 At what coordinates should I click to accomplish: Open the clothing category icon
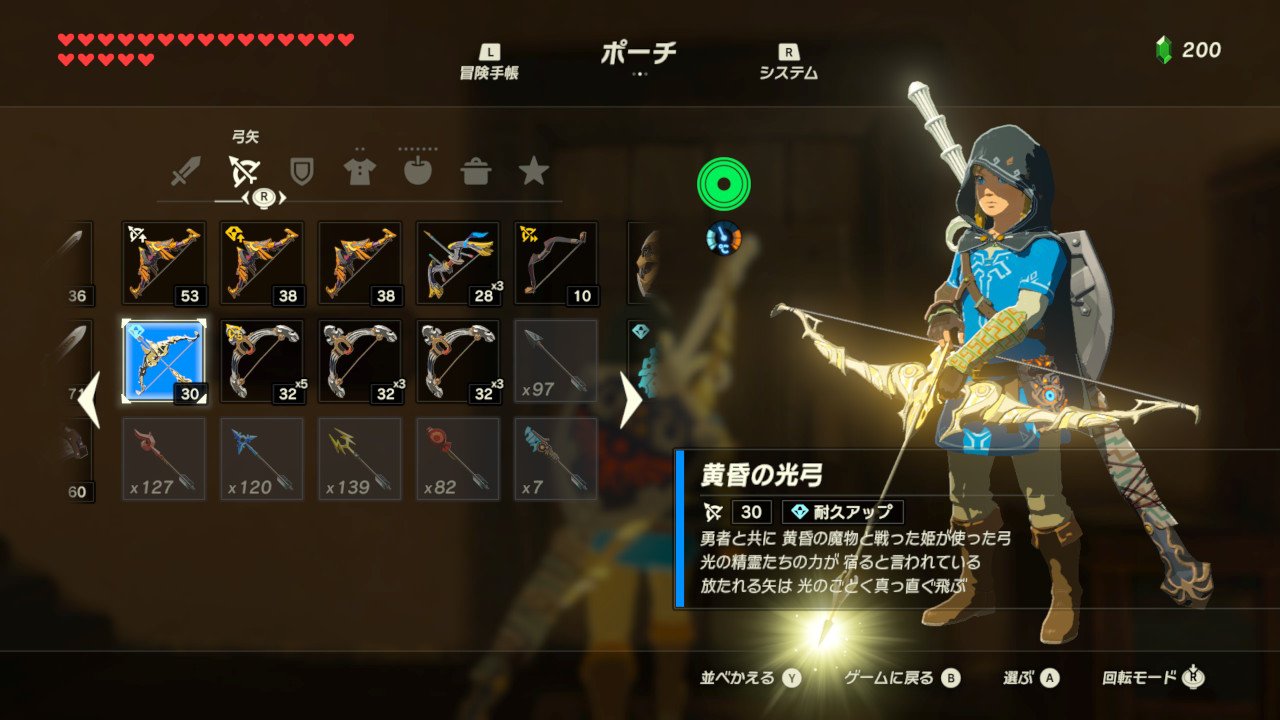click(359, 170)
